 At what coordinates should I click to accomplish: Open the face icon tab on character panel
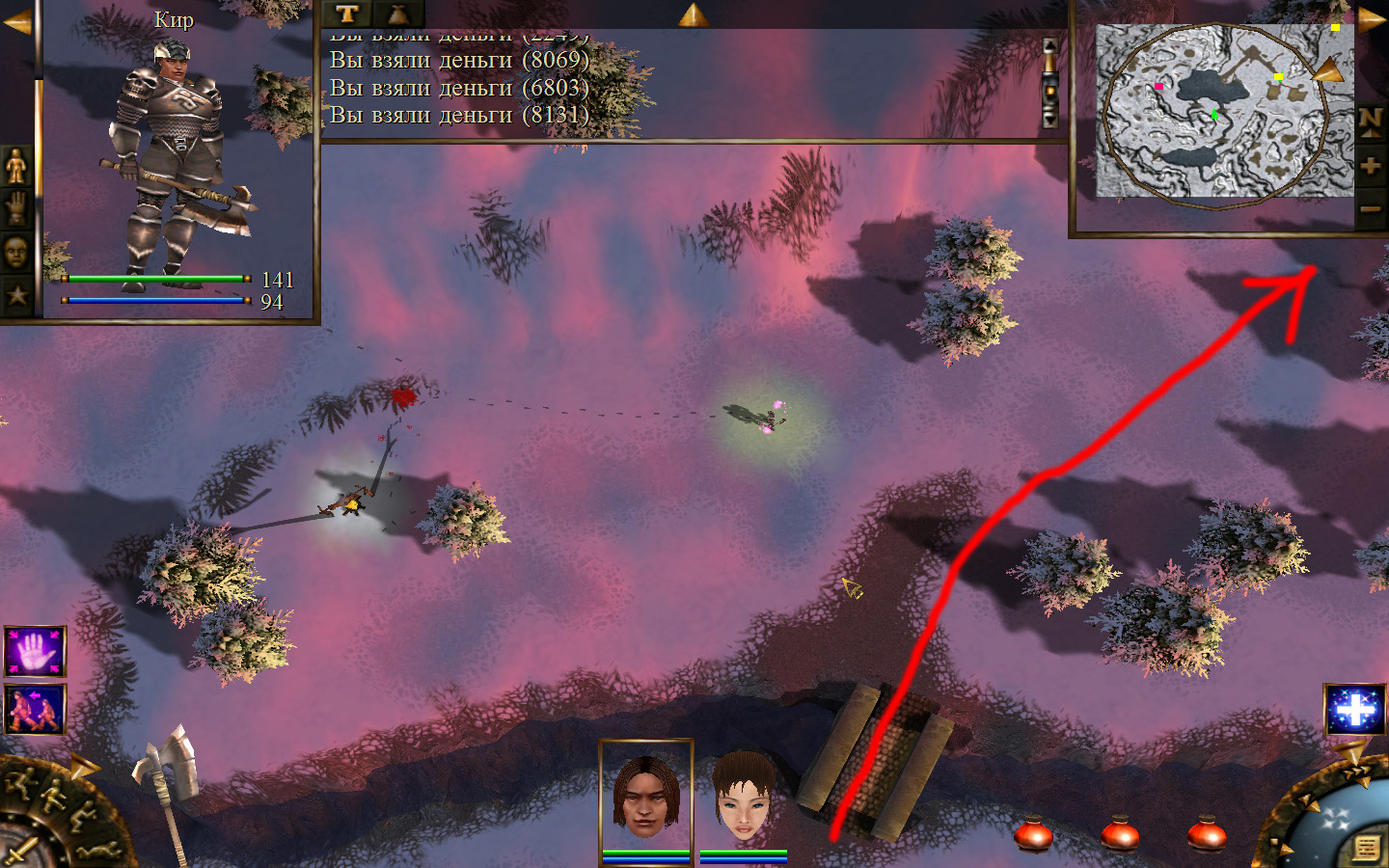(x=16, y=253)
